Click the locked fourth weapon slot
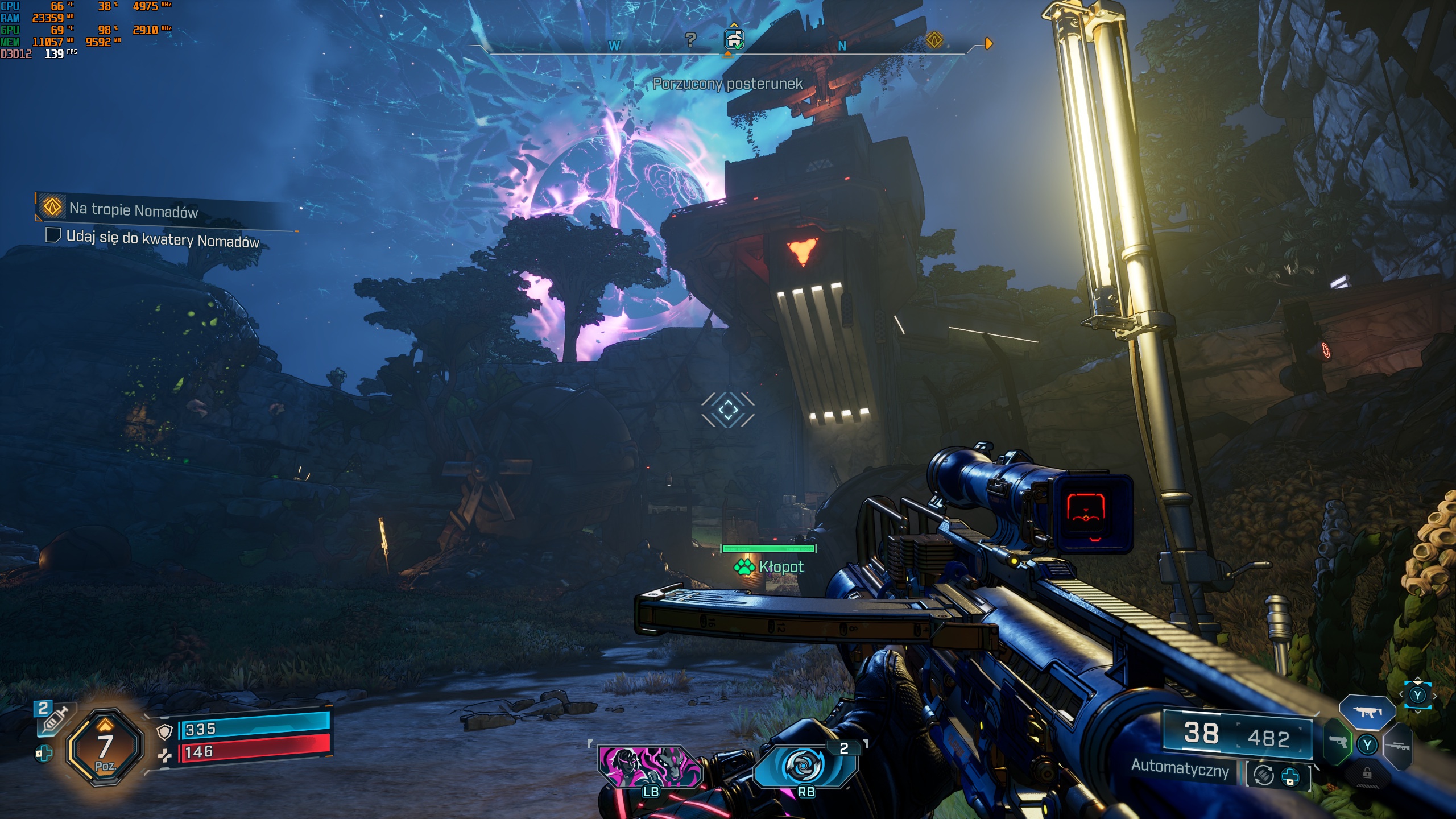 [x=1367, y=773]
